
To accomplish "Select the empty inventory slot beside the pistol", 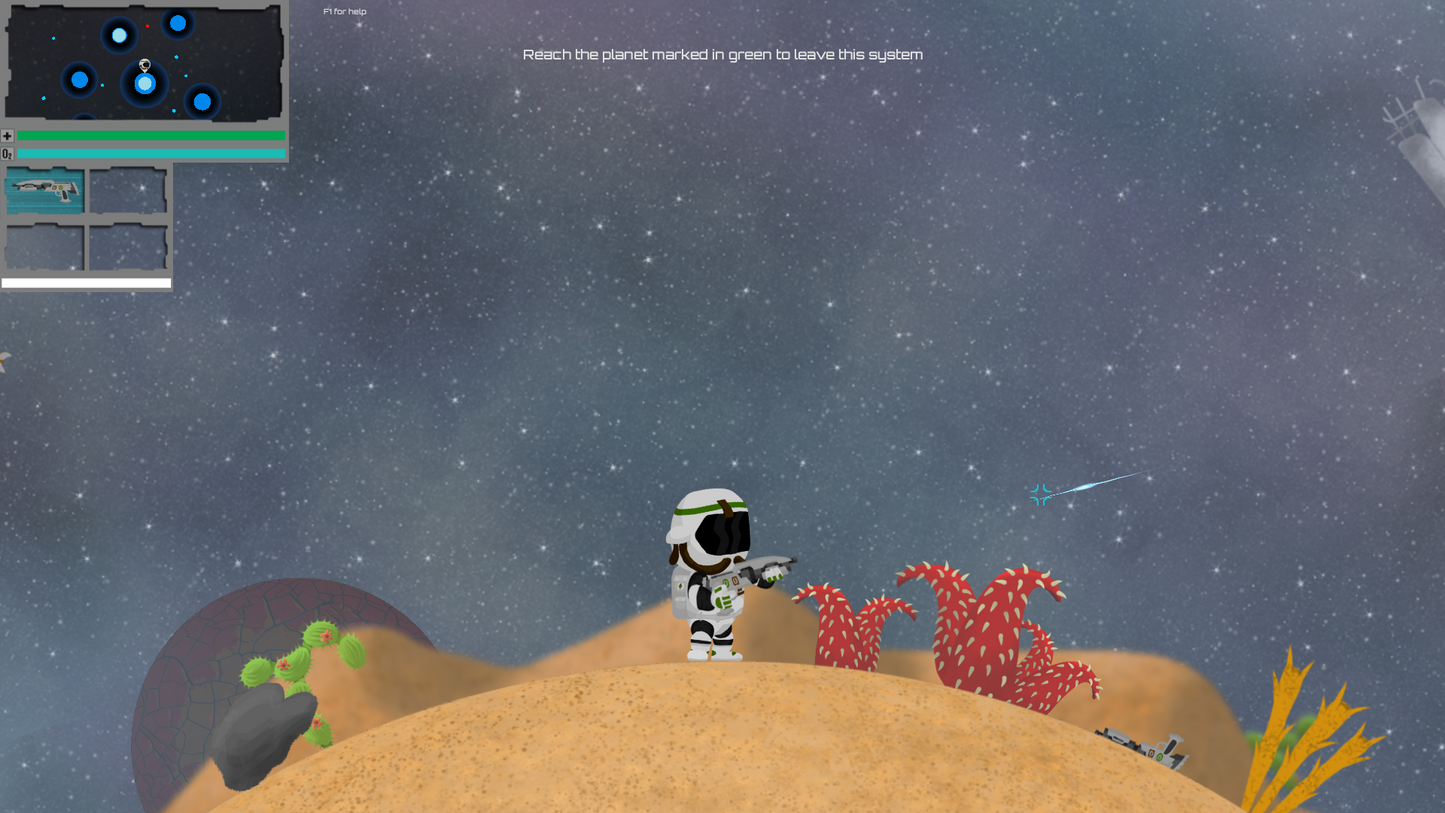I will pyautogui.click(x=129, y=190).
